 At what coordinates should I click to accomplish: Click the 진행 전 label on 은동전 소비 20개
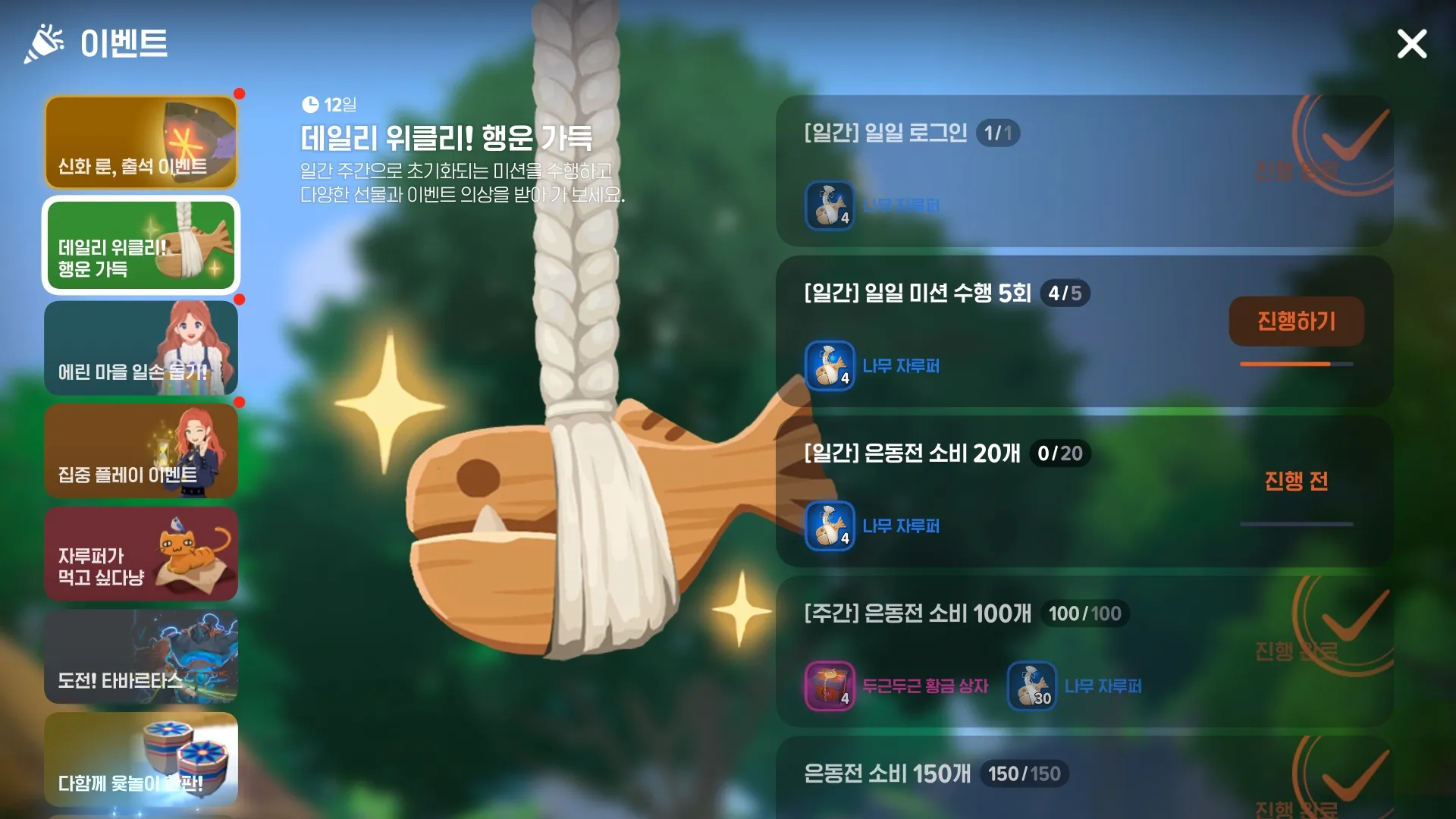click(x=1297, y=480)
